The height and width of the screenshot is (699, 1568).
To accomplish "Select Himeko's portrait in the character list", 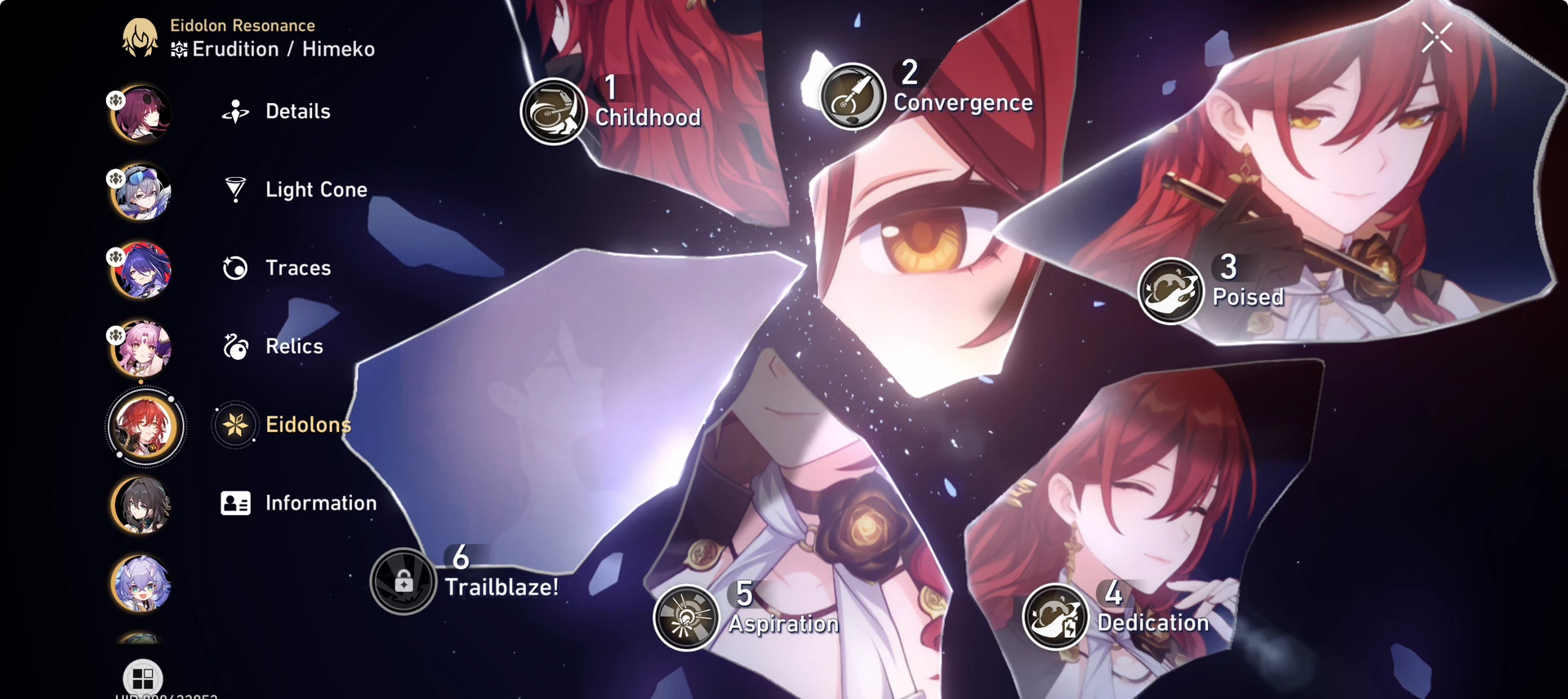I will tap(145, 426).
